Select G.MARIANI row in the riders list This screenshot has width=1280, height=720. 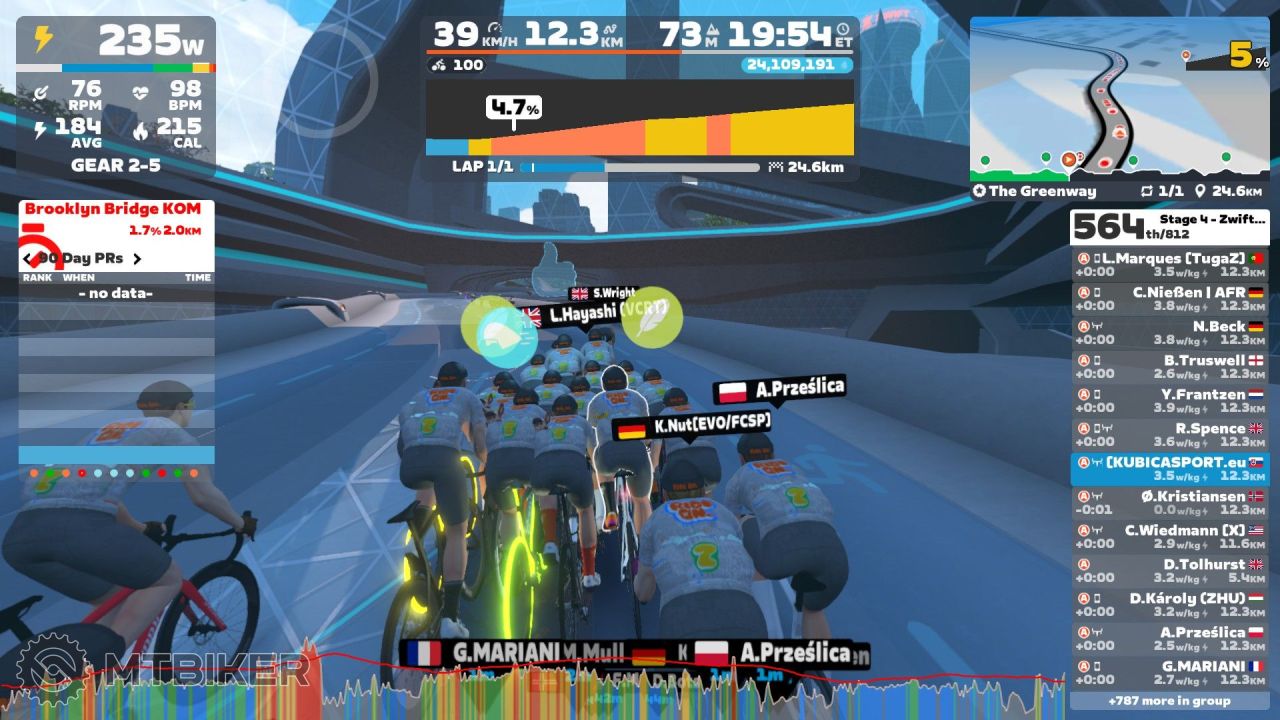1169,673
